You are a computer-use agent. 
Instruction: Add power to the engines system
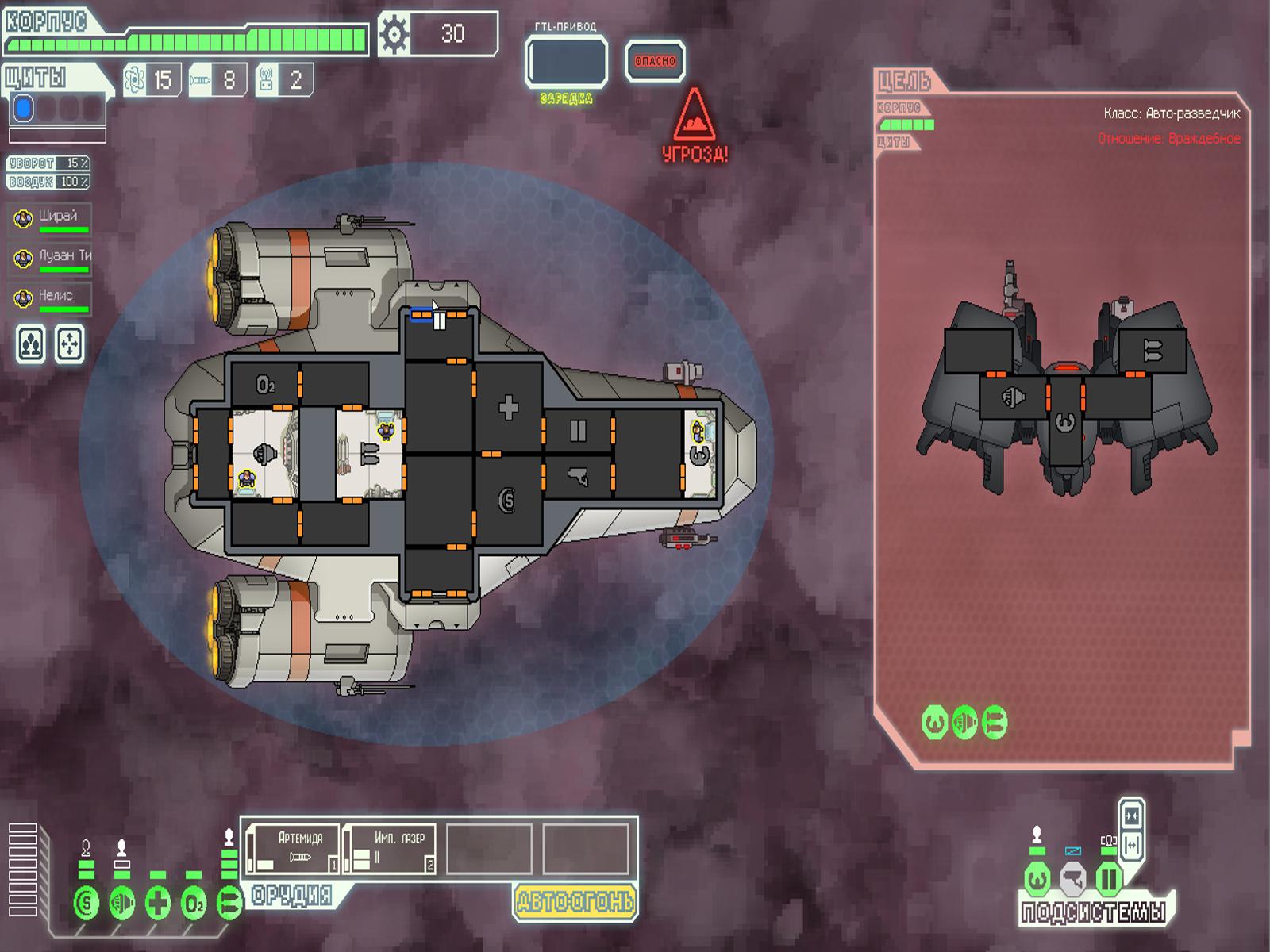click(121, 903)
